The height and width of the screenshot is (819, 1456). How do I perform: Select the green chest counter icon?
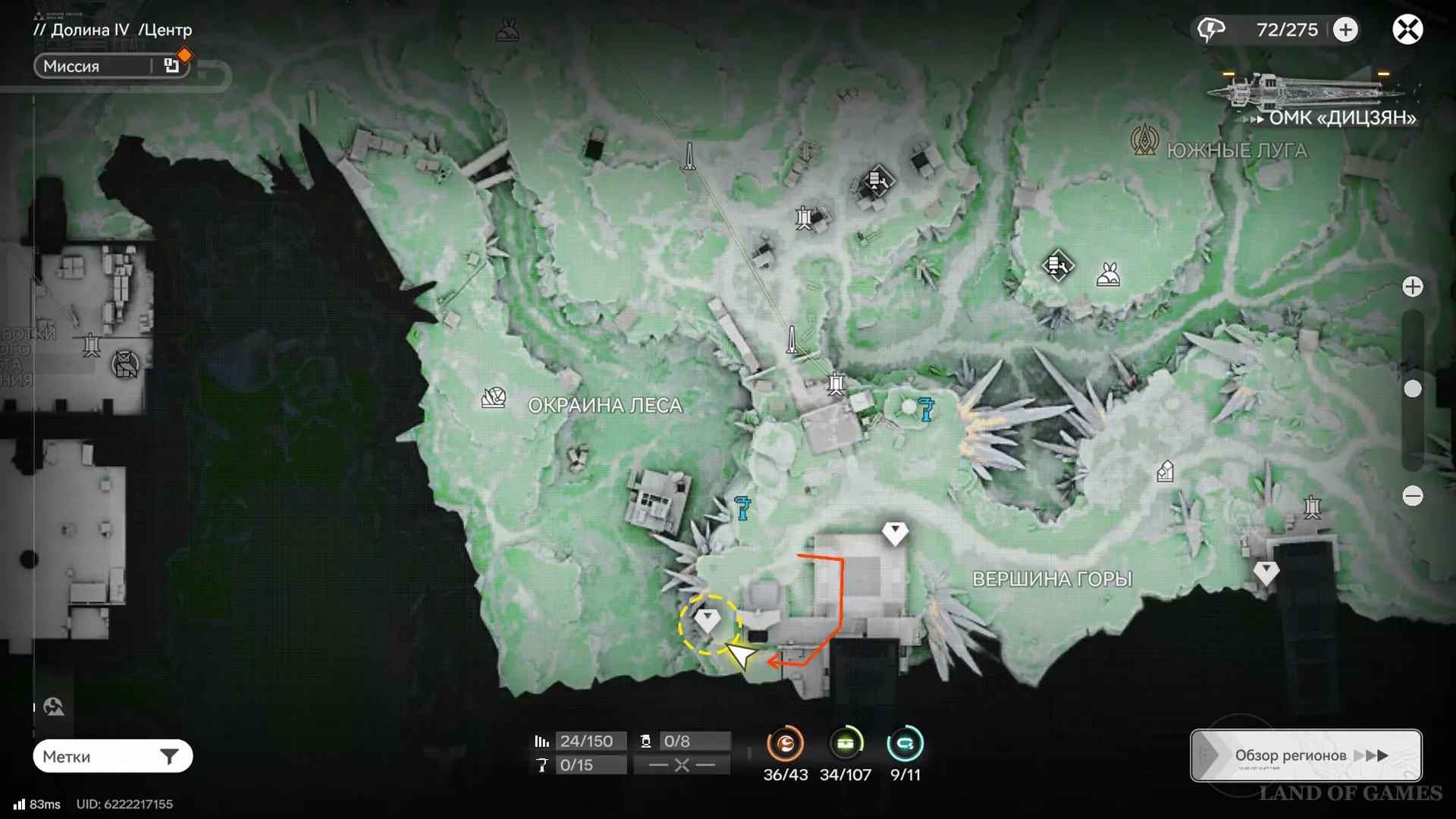tap(845, 744)
